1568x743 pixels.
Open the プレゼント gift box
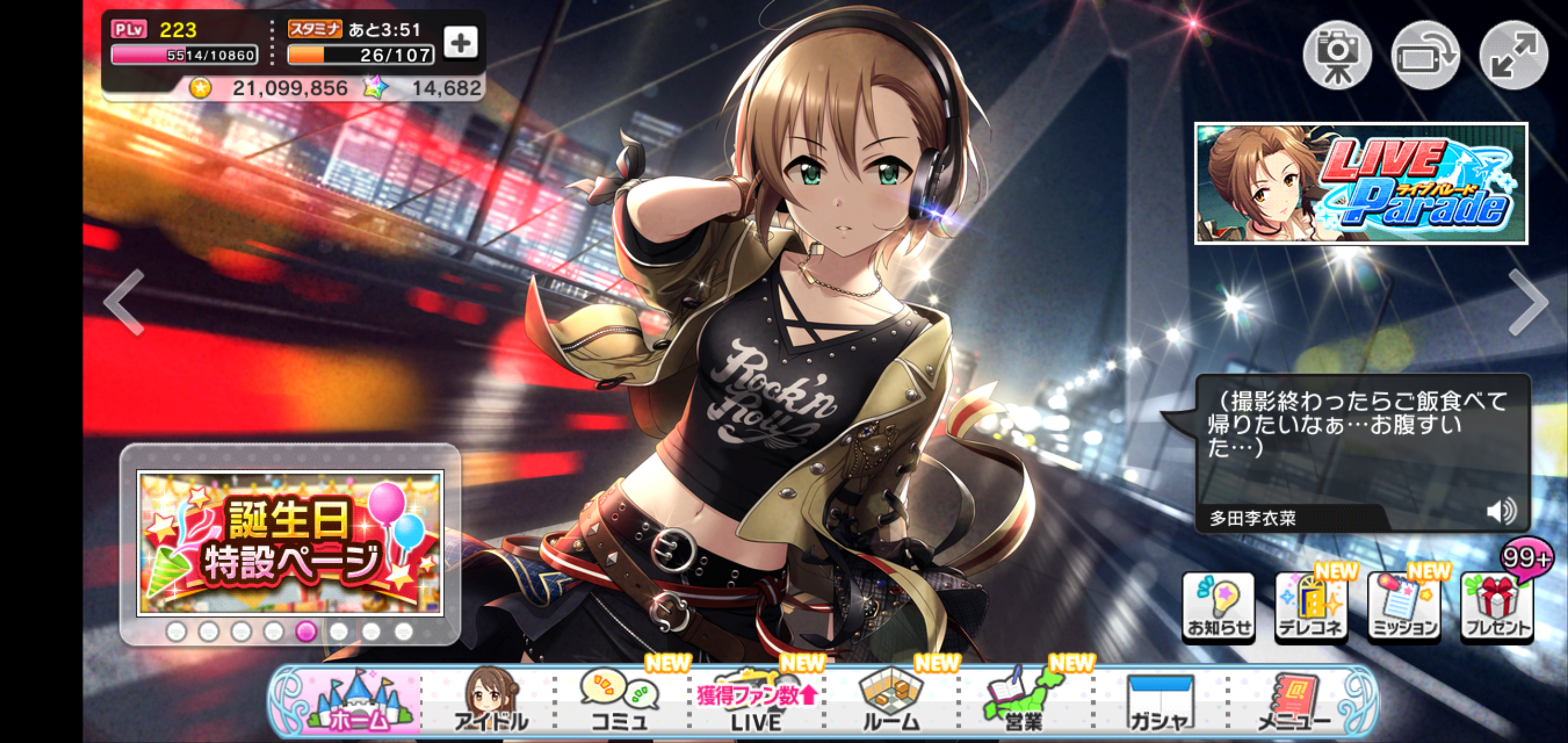[1497, 607]
